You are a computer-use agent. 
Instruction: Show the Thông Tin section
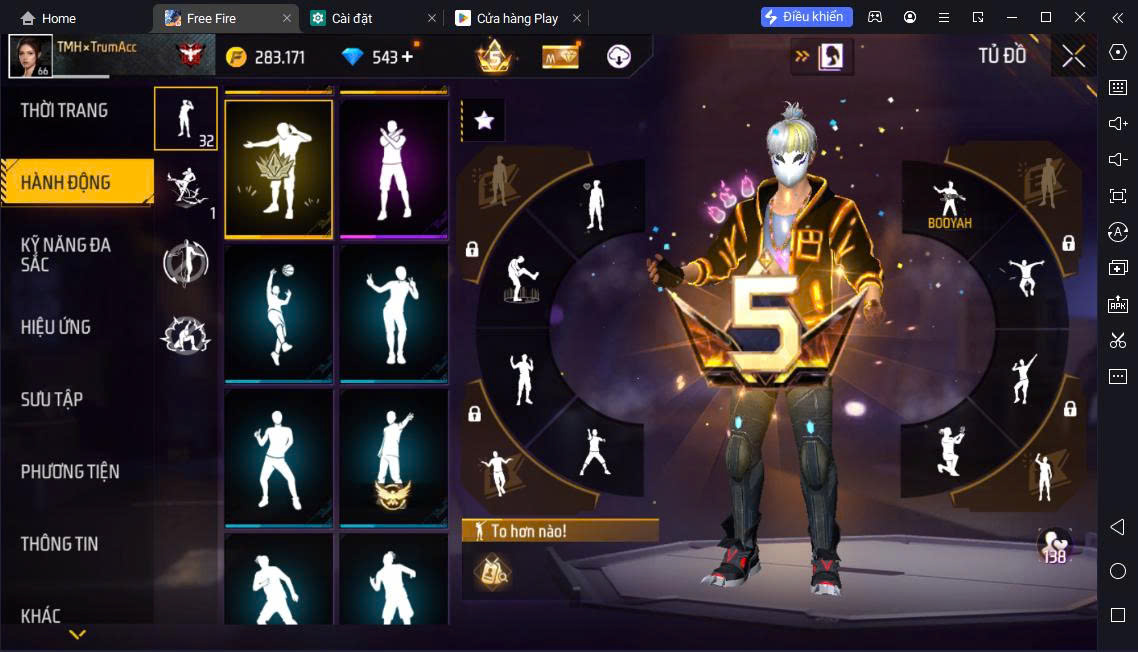coord(60,544)
